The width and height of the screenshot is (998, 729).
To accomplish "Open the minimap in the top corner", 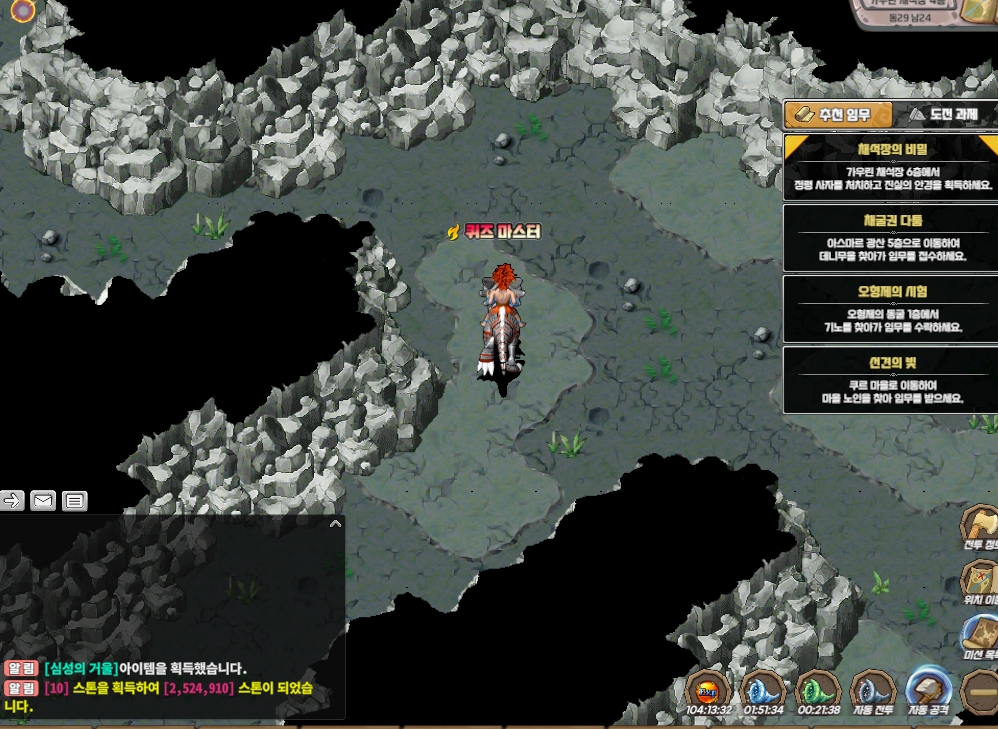I will point(920,12).
